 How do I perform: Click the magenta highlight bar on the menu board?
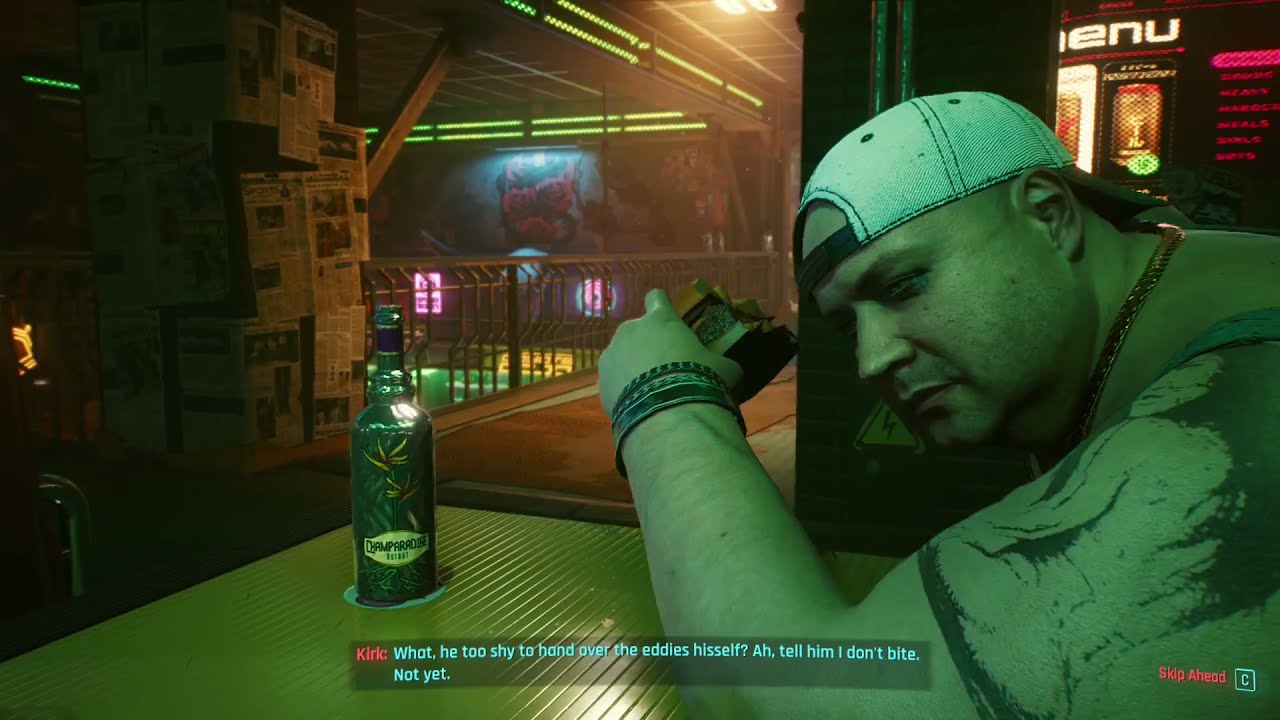tap(1245, 60)
